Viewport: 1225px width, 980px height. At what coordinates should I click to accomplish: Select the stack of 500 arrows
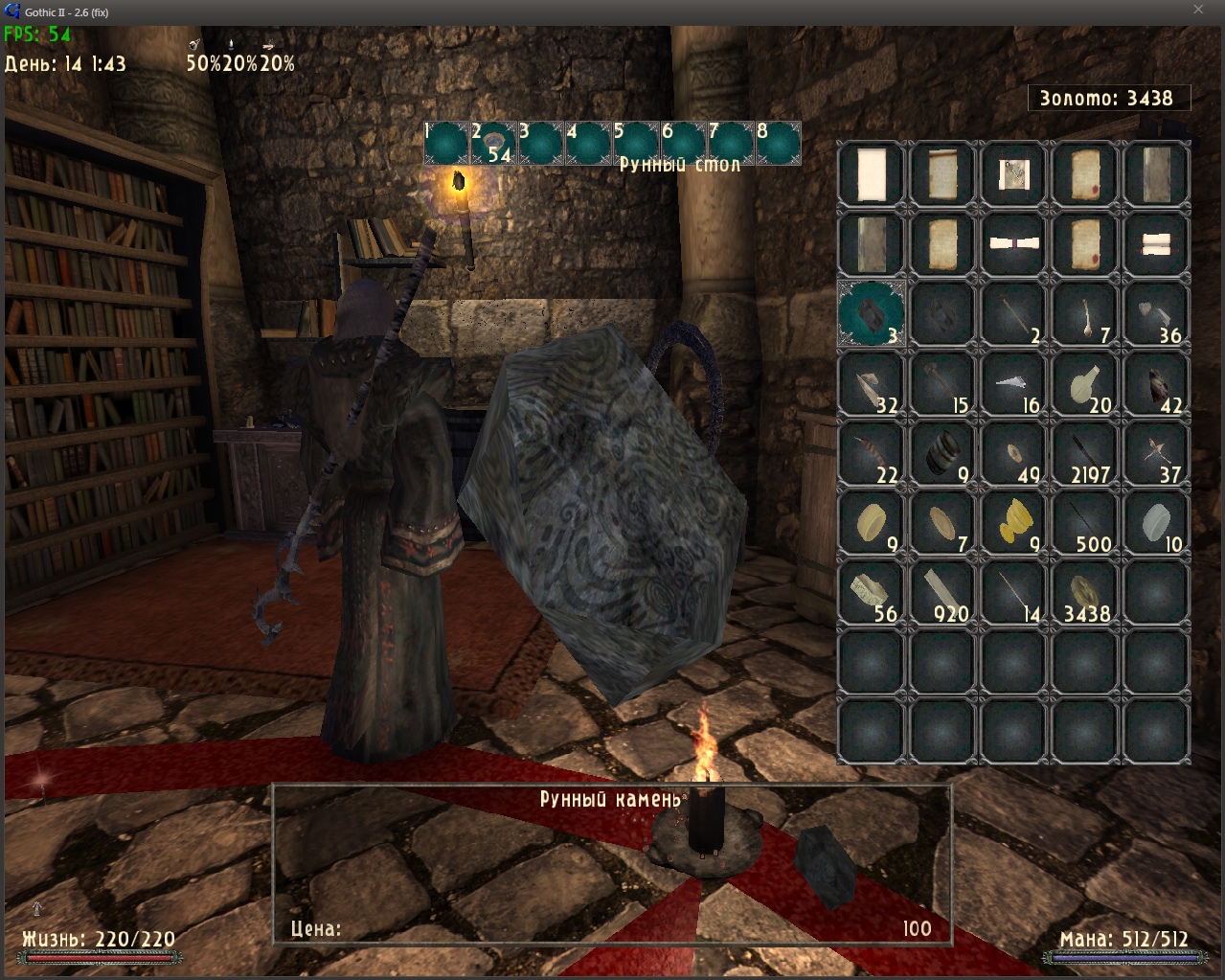click(1085, 522)
